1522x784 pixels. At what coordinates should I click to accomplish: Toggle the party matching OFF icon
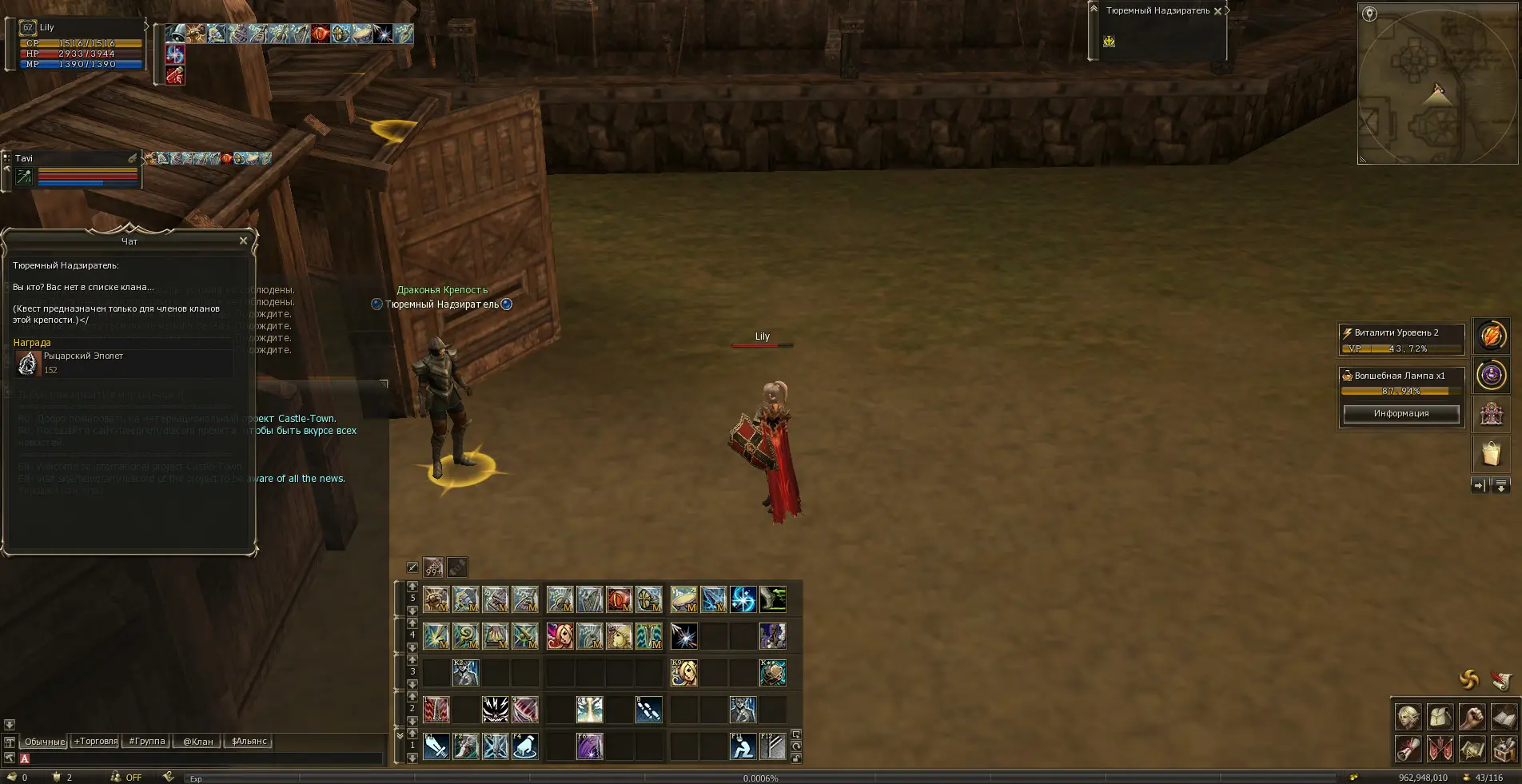coord(126,777)
